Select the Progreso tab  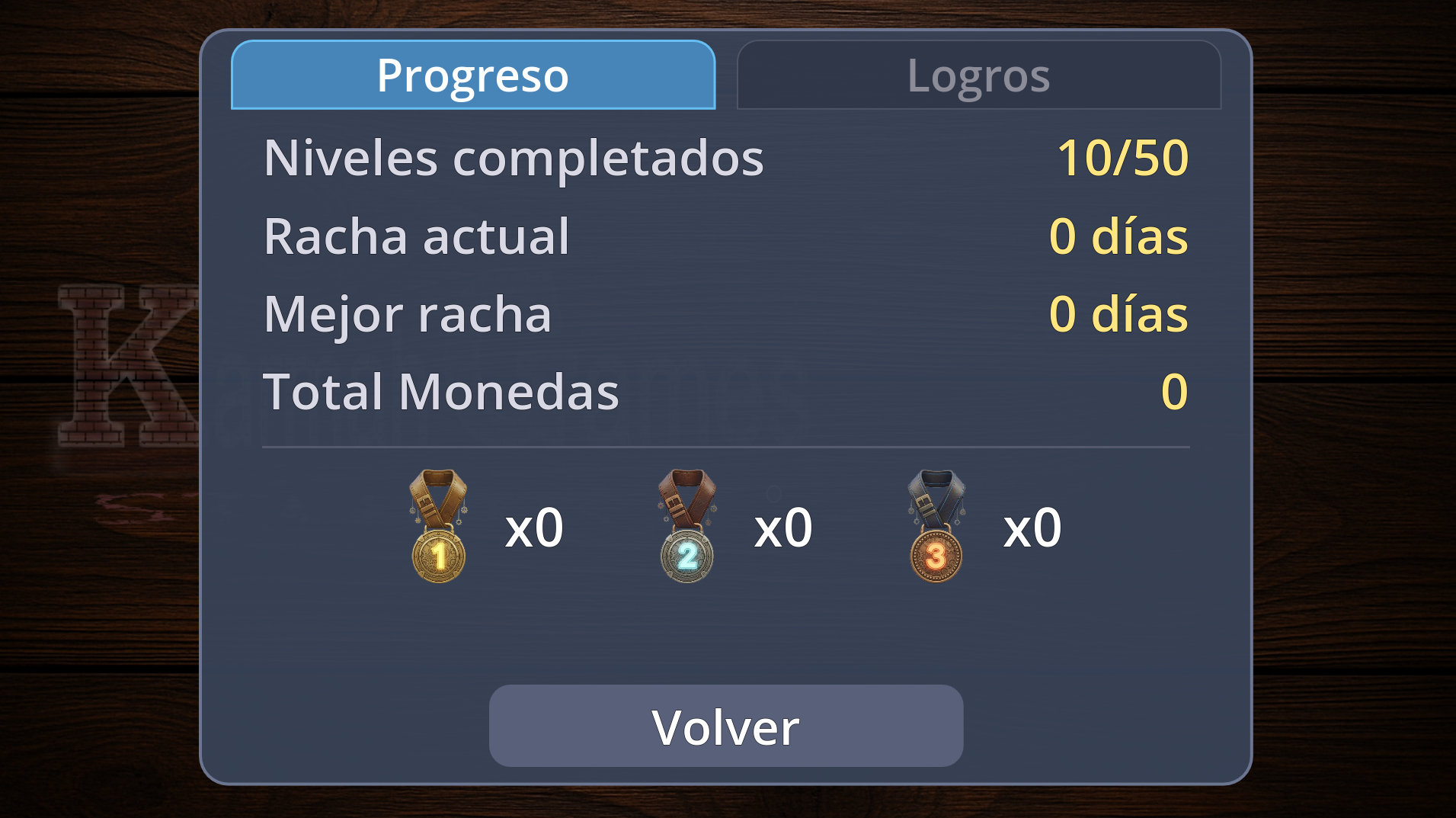click(x=472, y=75)
